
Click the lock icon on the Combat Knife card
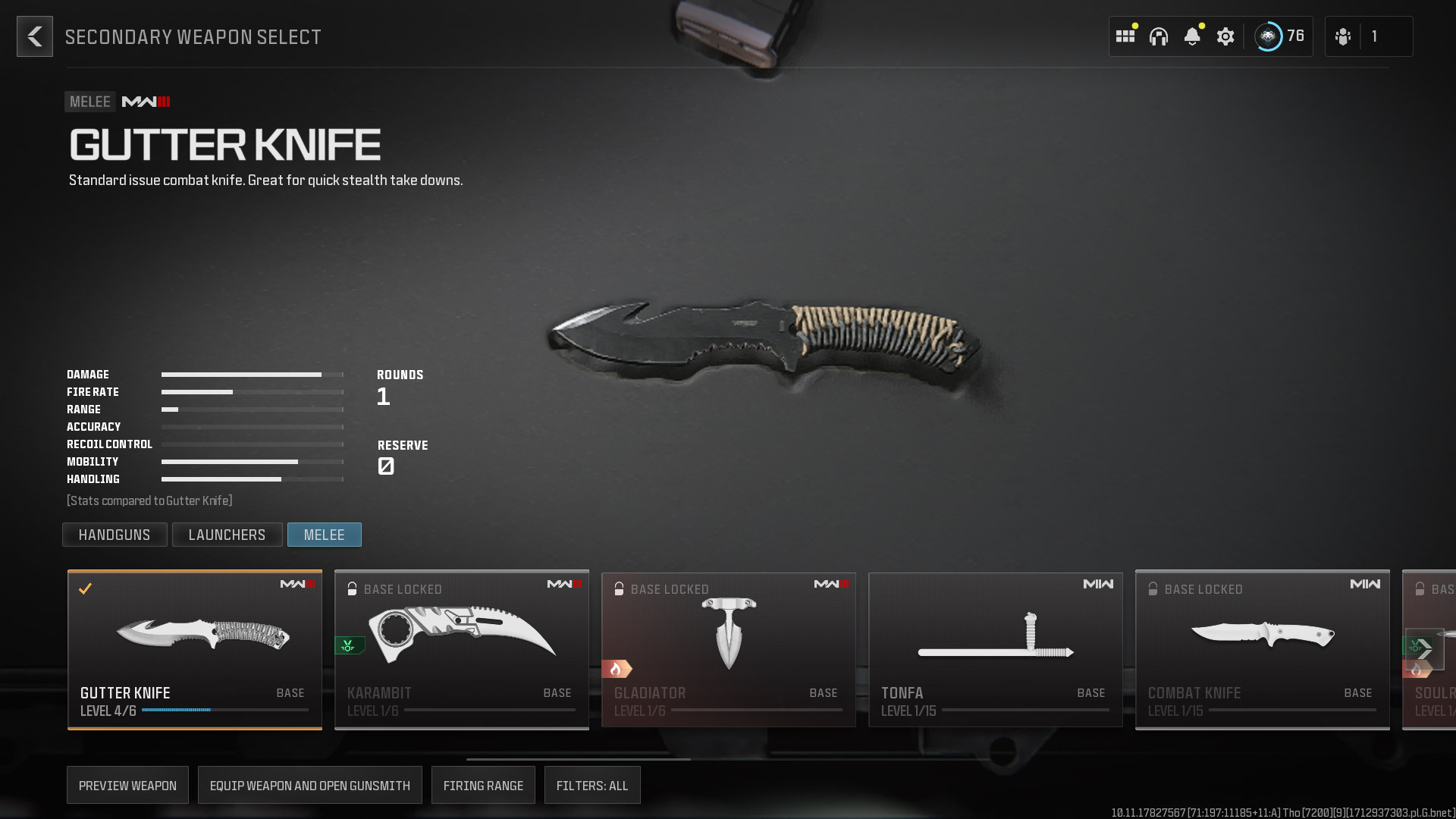[x=1153, y=588]
